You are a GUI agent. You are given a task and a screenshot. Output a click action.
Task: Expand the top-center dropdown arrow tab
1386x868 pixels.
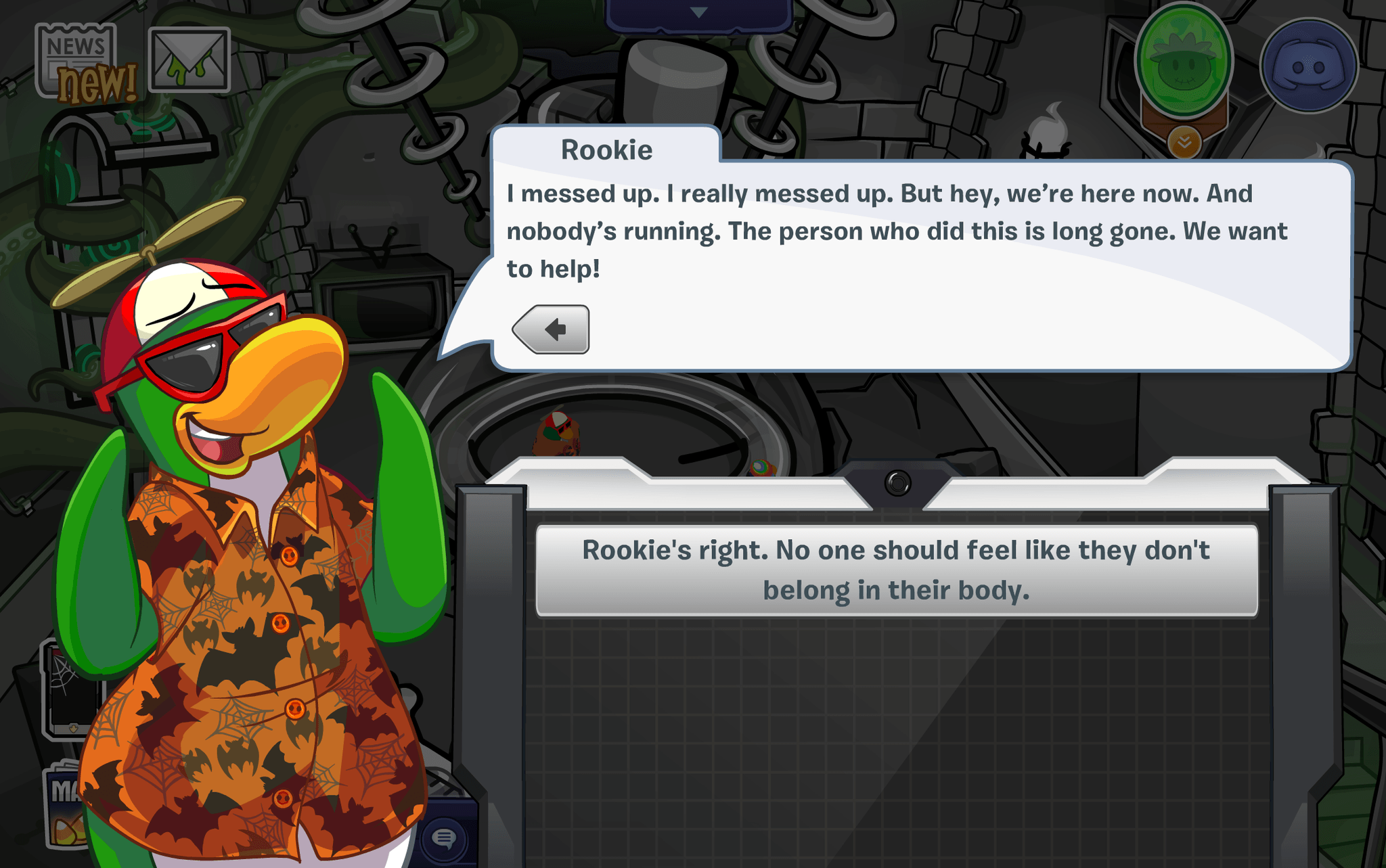(x=698, y=14)
